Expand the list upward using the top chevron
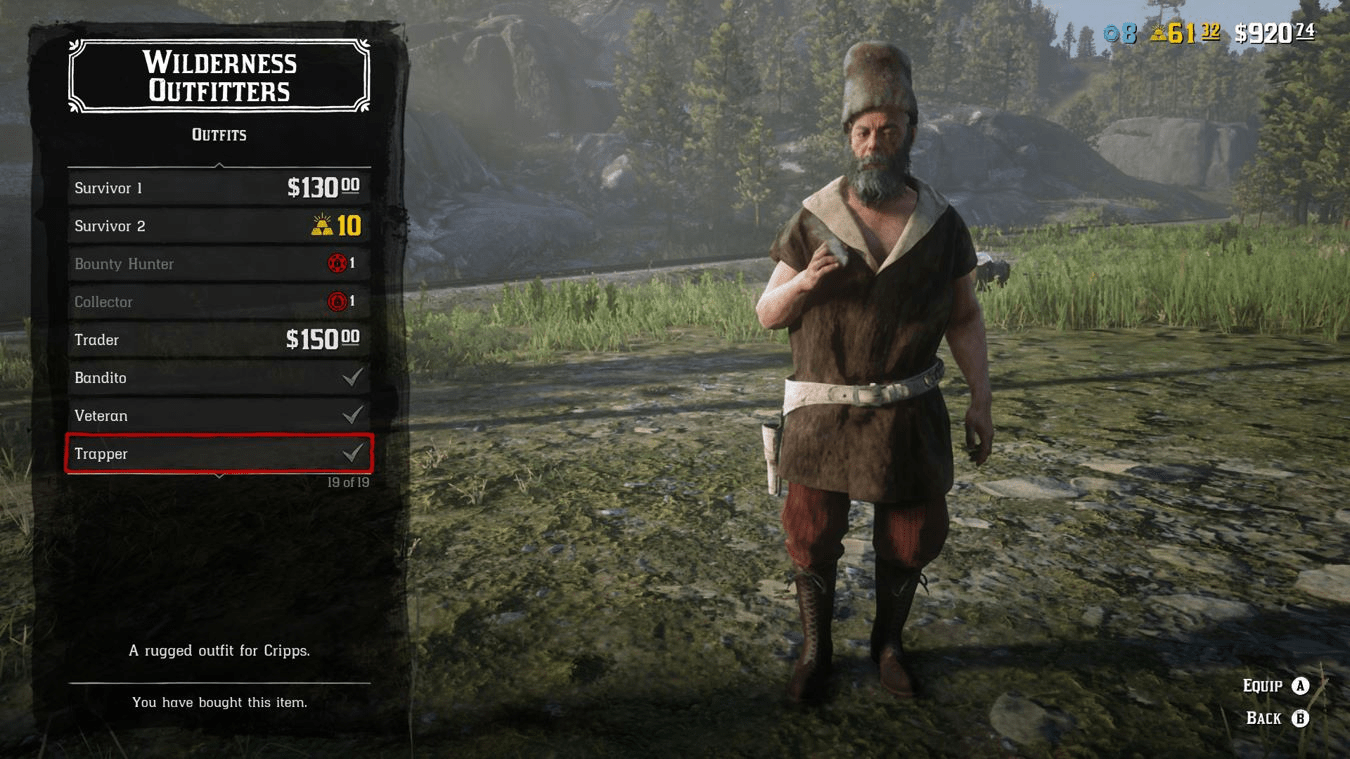 218,165
